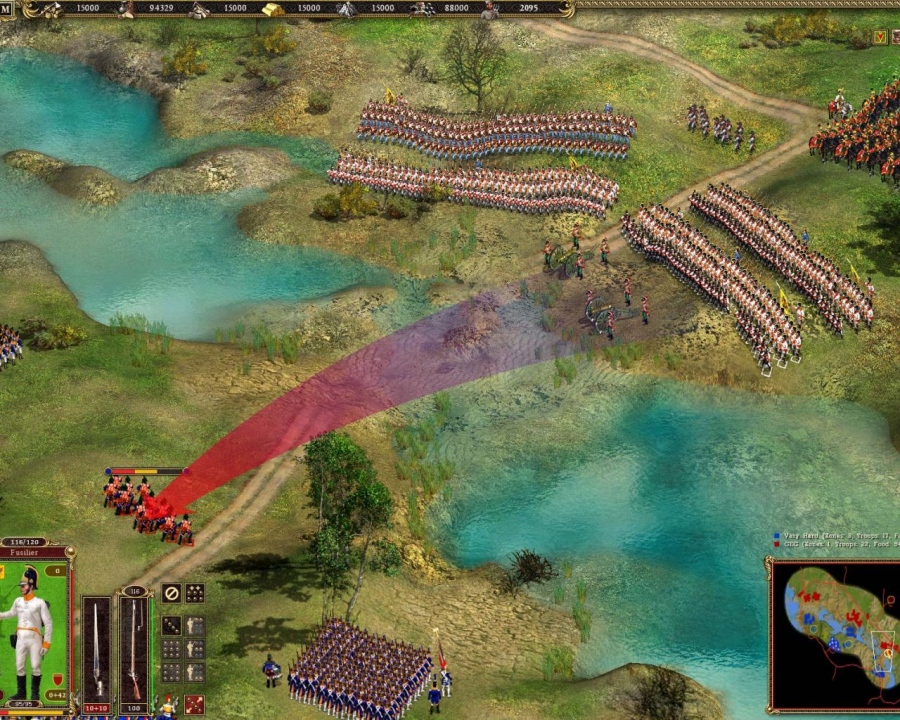Select the diagonal line formation icon
Viewport: 900px width, 720px height.
tap(171, 625)
